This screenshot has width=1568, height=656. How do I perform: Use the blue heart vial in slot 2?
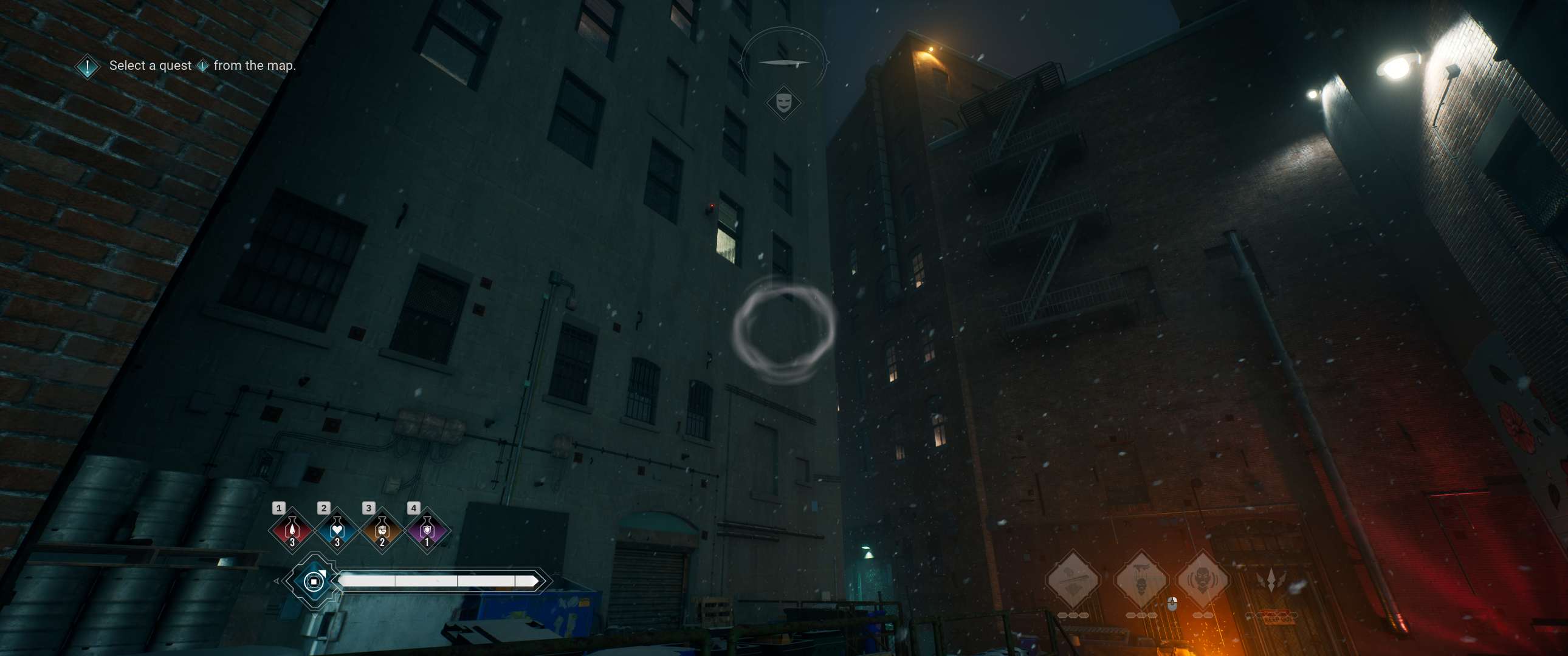(337, 531)
